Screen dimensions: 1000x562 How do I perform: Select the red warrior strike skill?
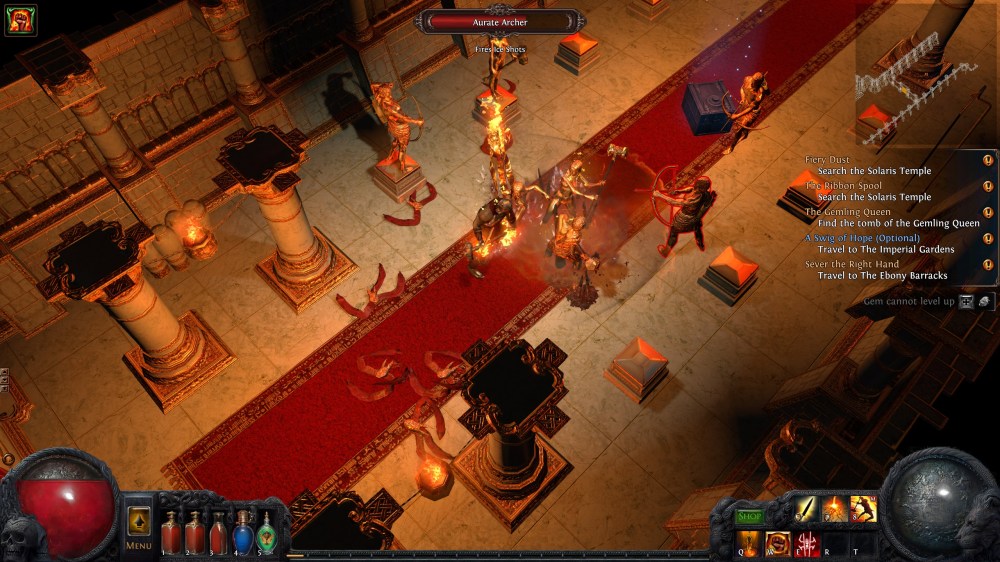[x=863, y=509]
